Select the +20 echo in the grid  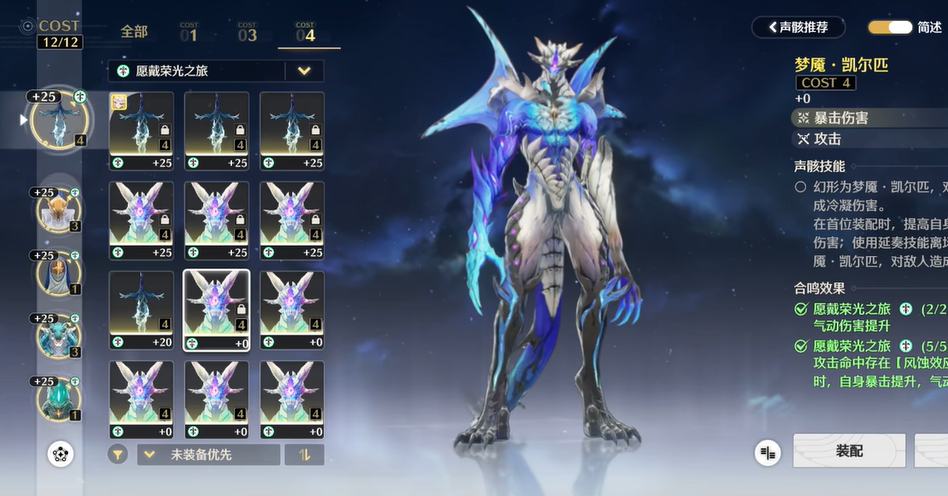[141, 305]
